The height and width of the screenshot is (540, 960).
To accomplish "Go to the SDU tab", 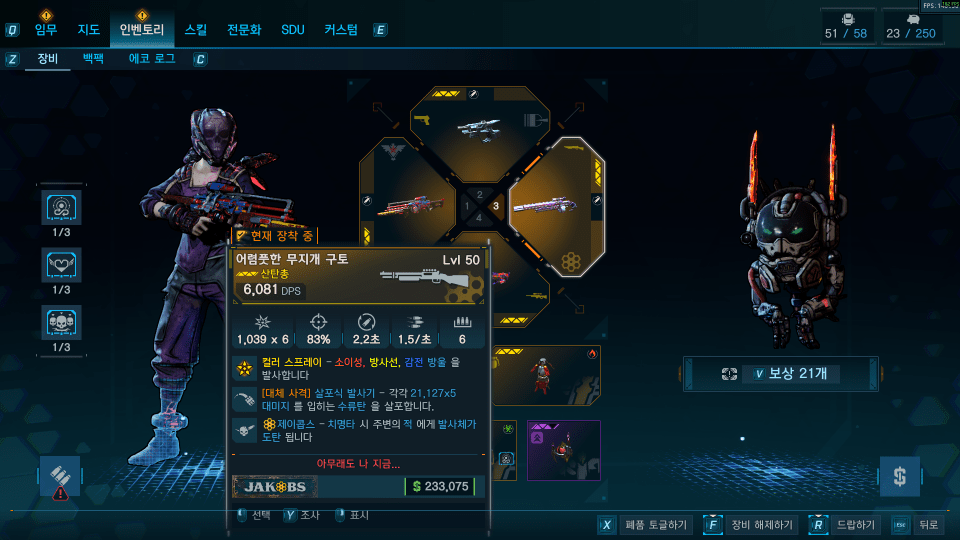I will [x=292, y=30].
